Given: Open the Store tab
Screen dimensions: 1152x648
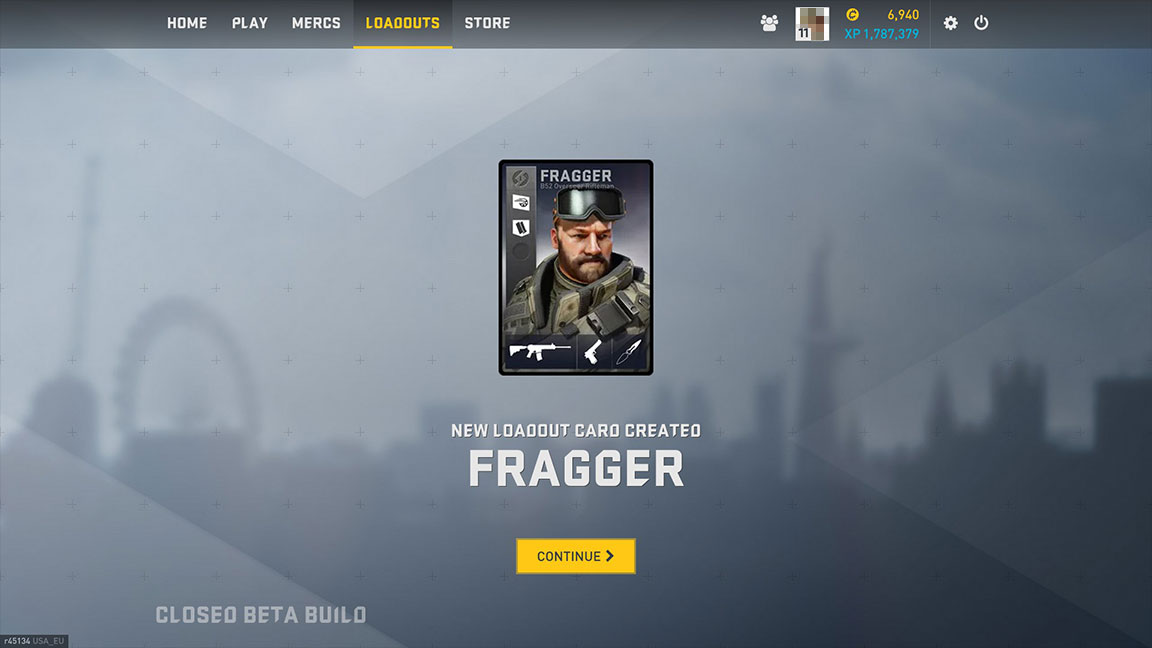Looking at the screenshot, I should [x=487, y=23].
